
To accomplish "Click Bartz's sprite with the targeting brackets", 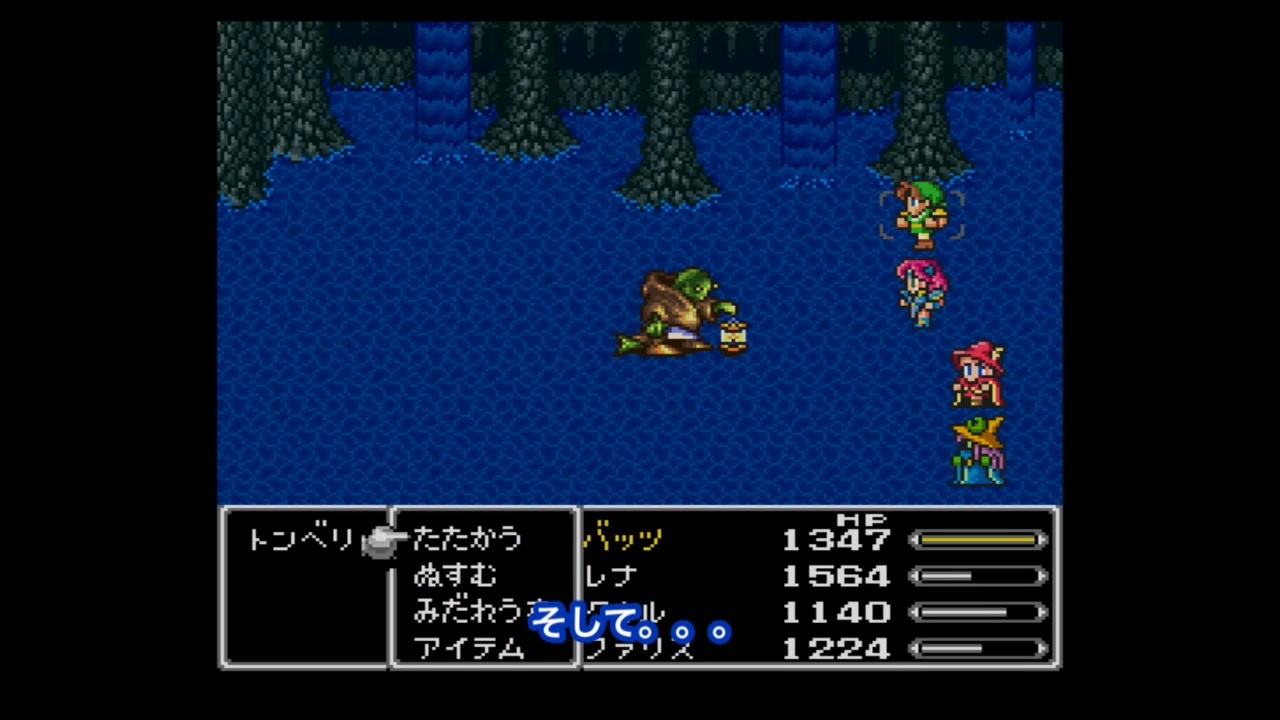I will [922, 213].
